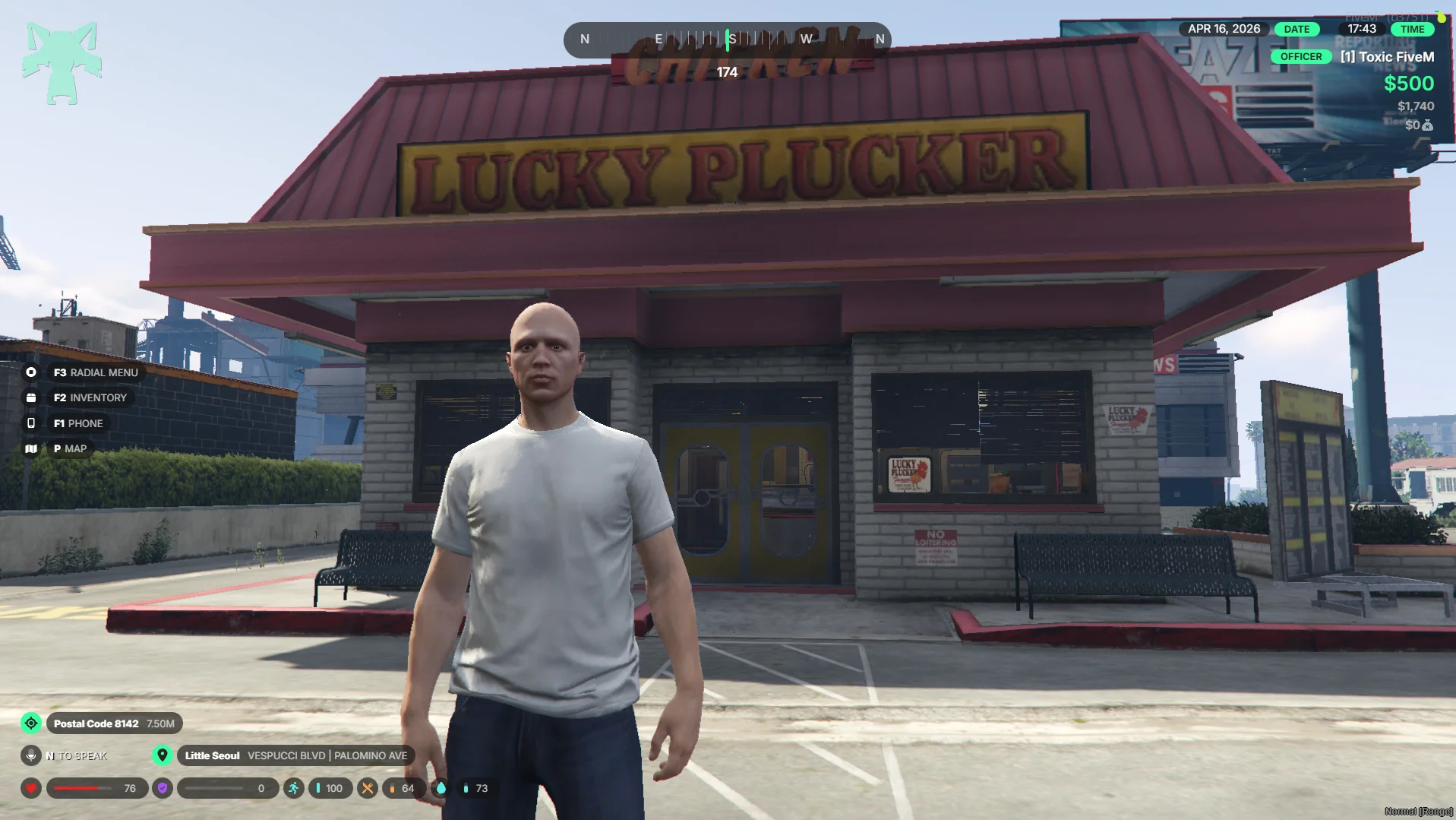
Task: Open the inventory via its bag icon
Action: tap(31, 397)
